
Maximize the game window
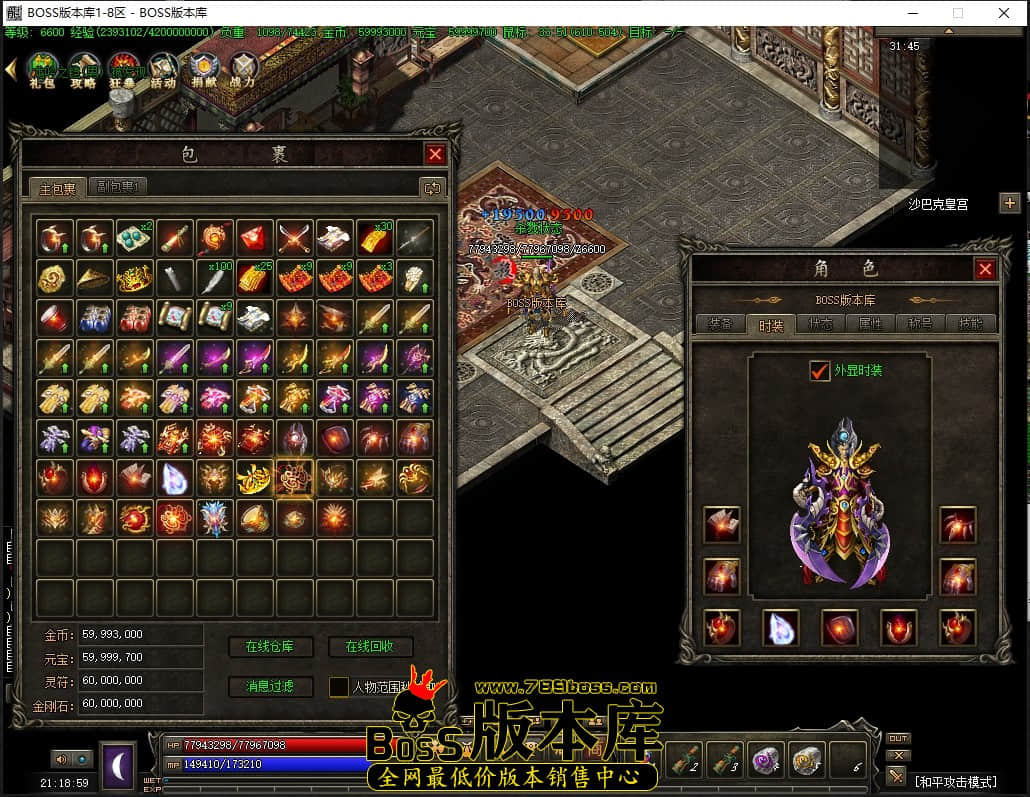click(957, 13)
